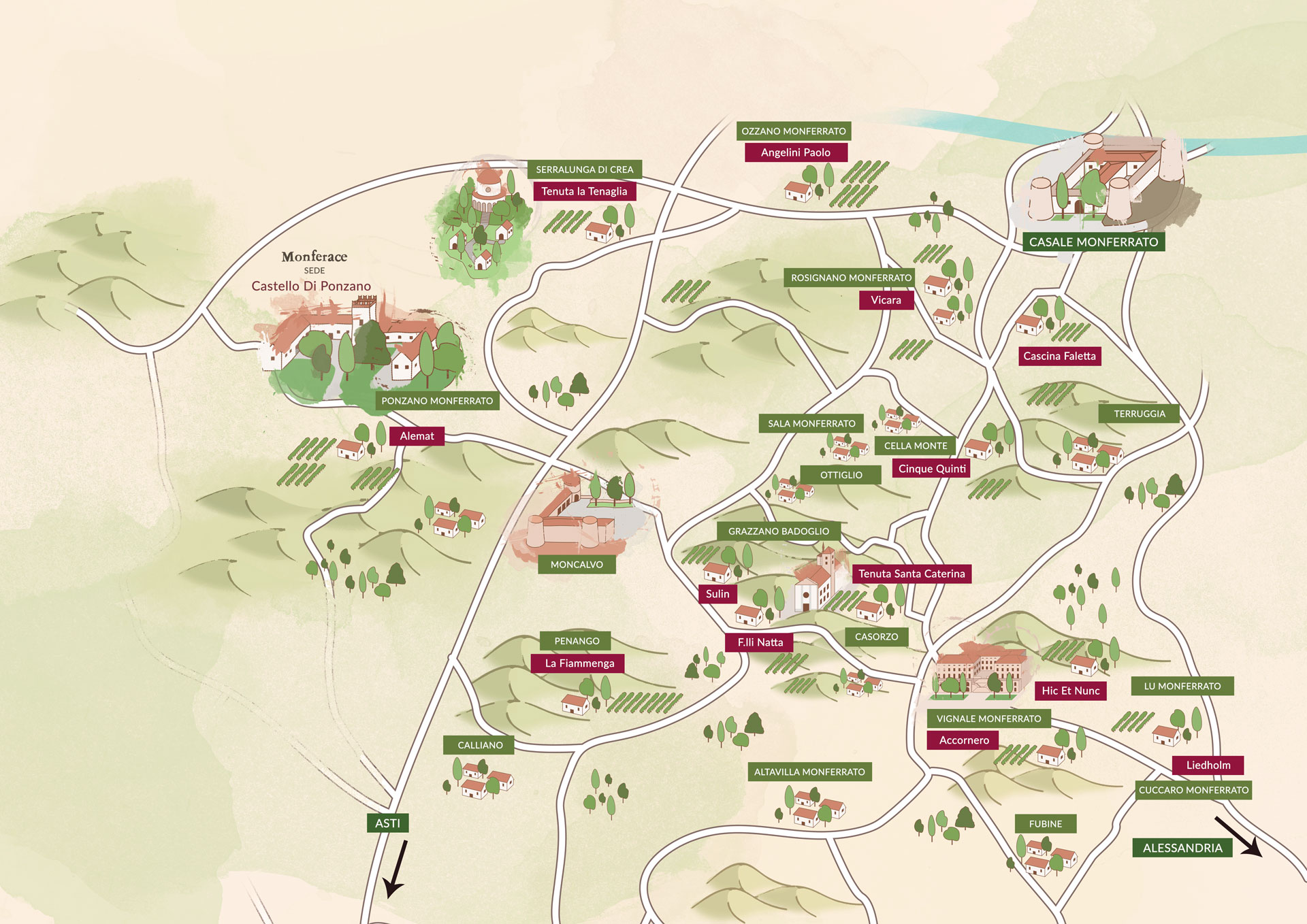Viewport: 1307px width, 924px height.
Task: Choose the Casale Monferrato town label
Action: pos(1093,242)
